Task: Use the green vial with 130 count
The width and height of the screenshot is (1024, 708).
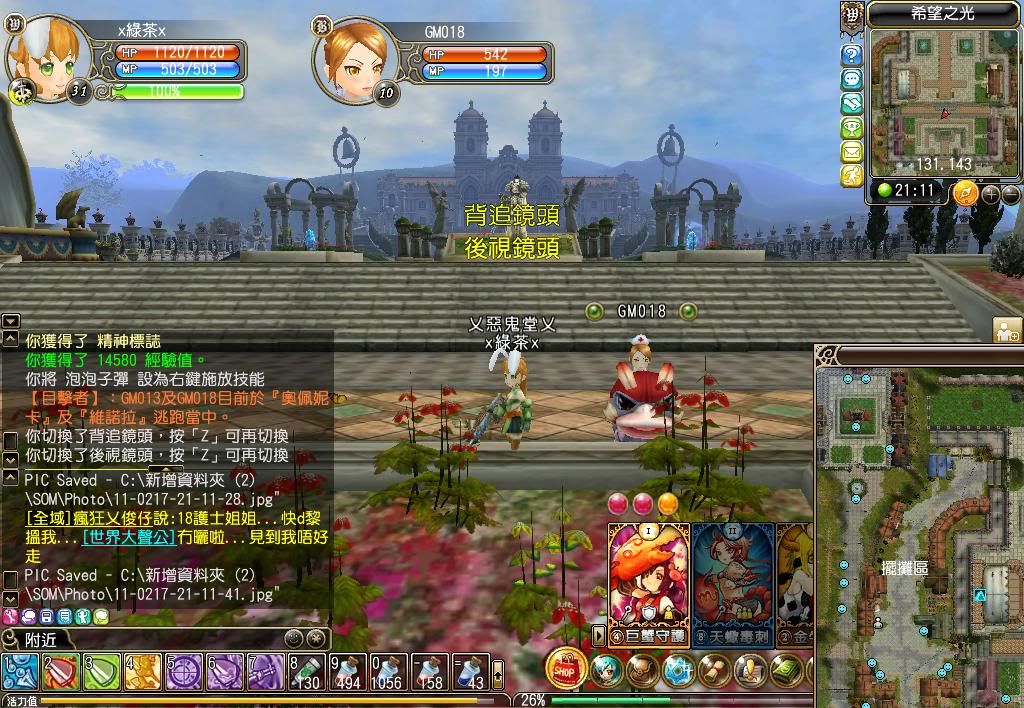Action: (x=307, y=671)
